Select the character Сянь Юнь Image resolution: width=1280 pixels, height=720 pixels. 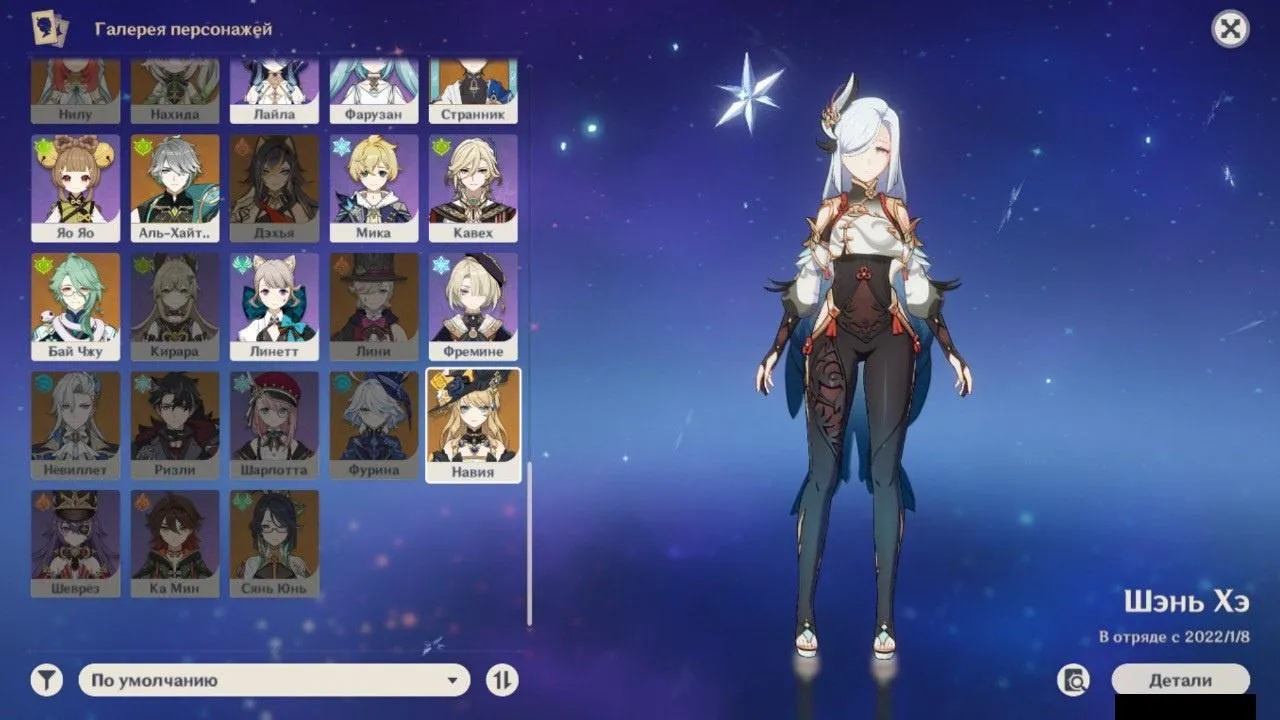tap(274, 540)
